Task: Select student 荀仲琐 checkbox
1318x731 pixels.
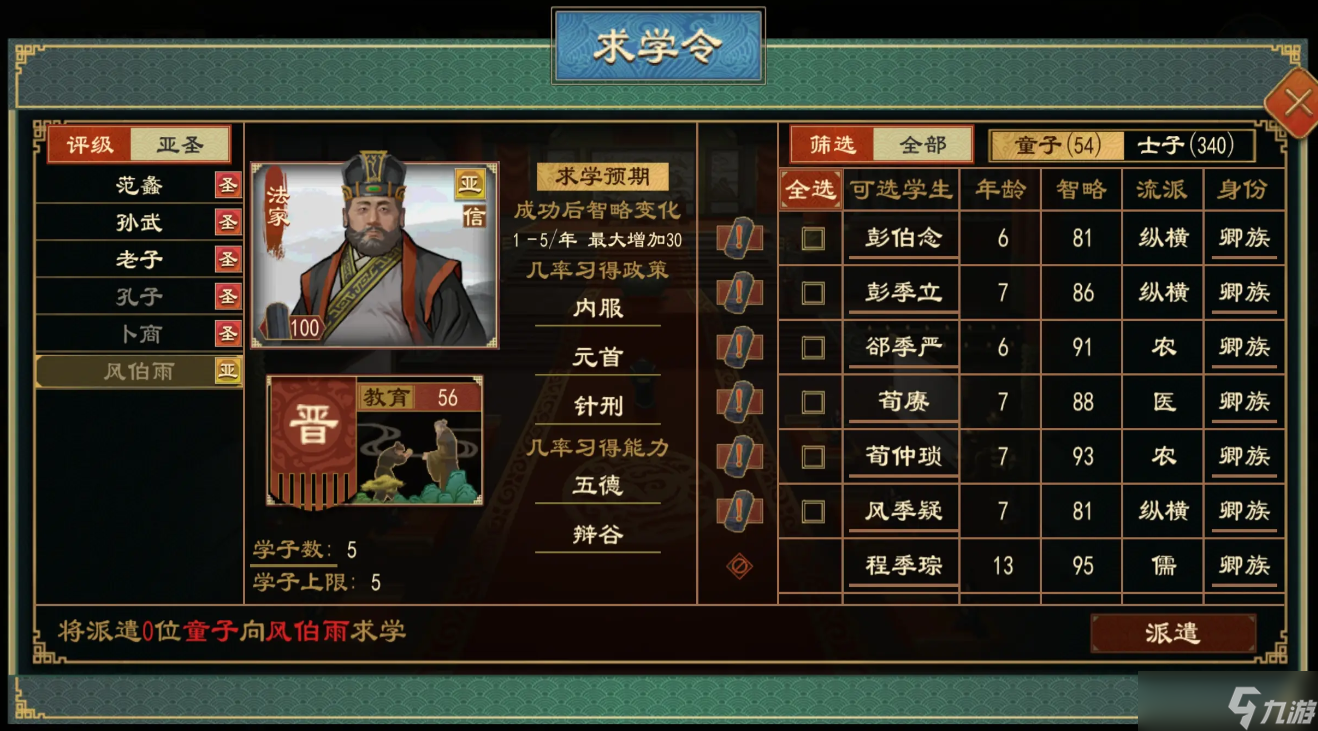Action: point(813,457)
